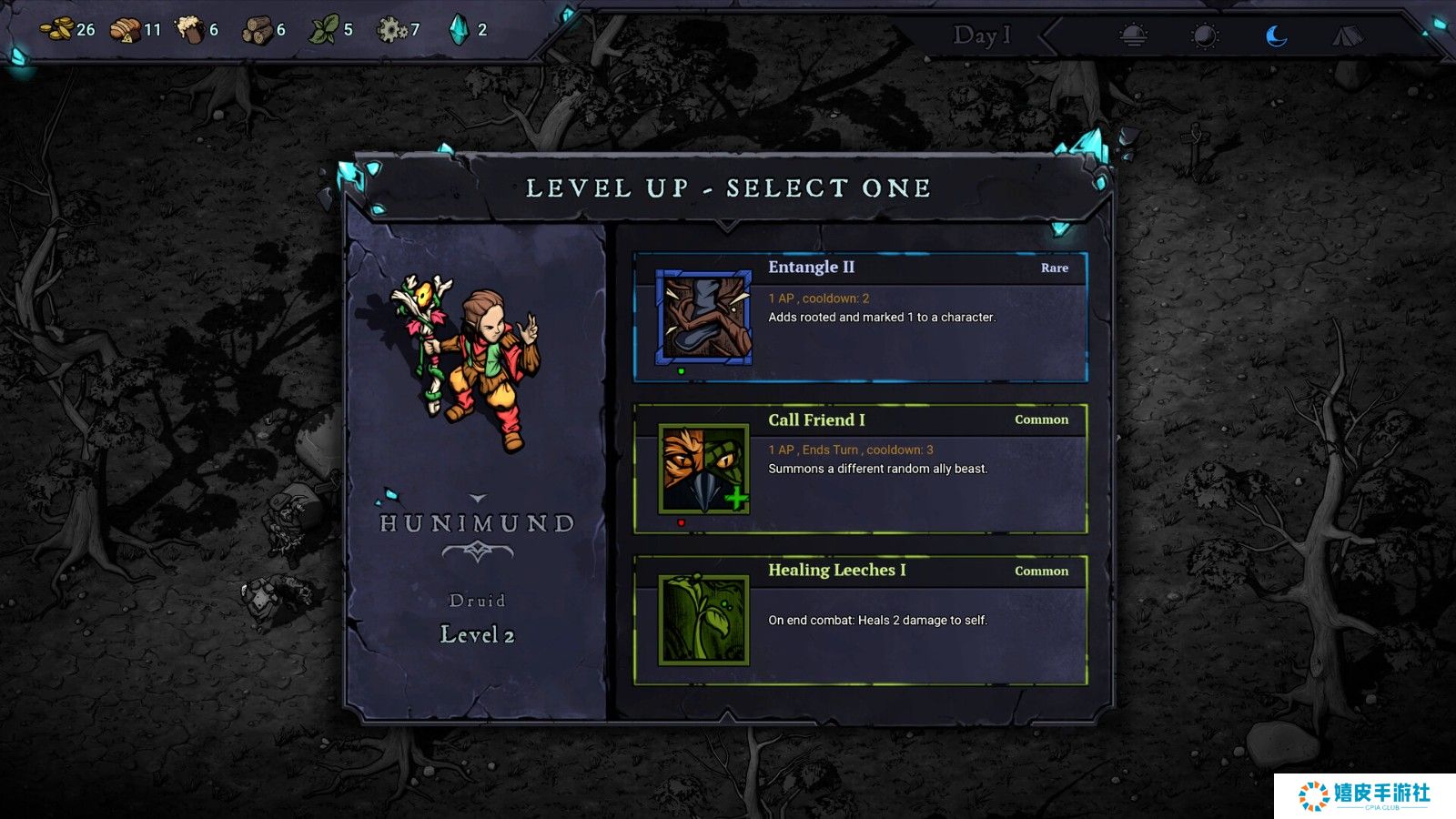Click the Entangle II skill icon

coord(704,317)
